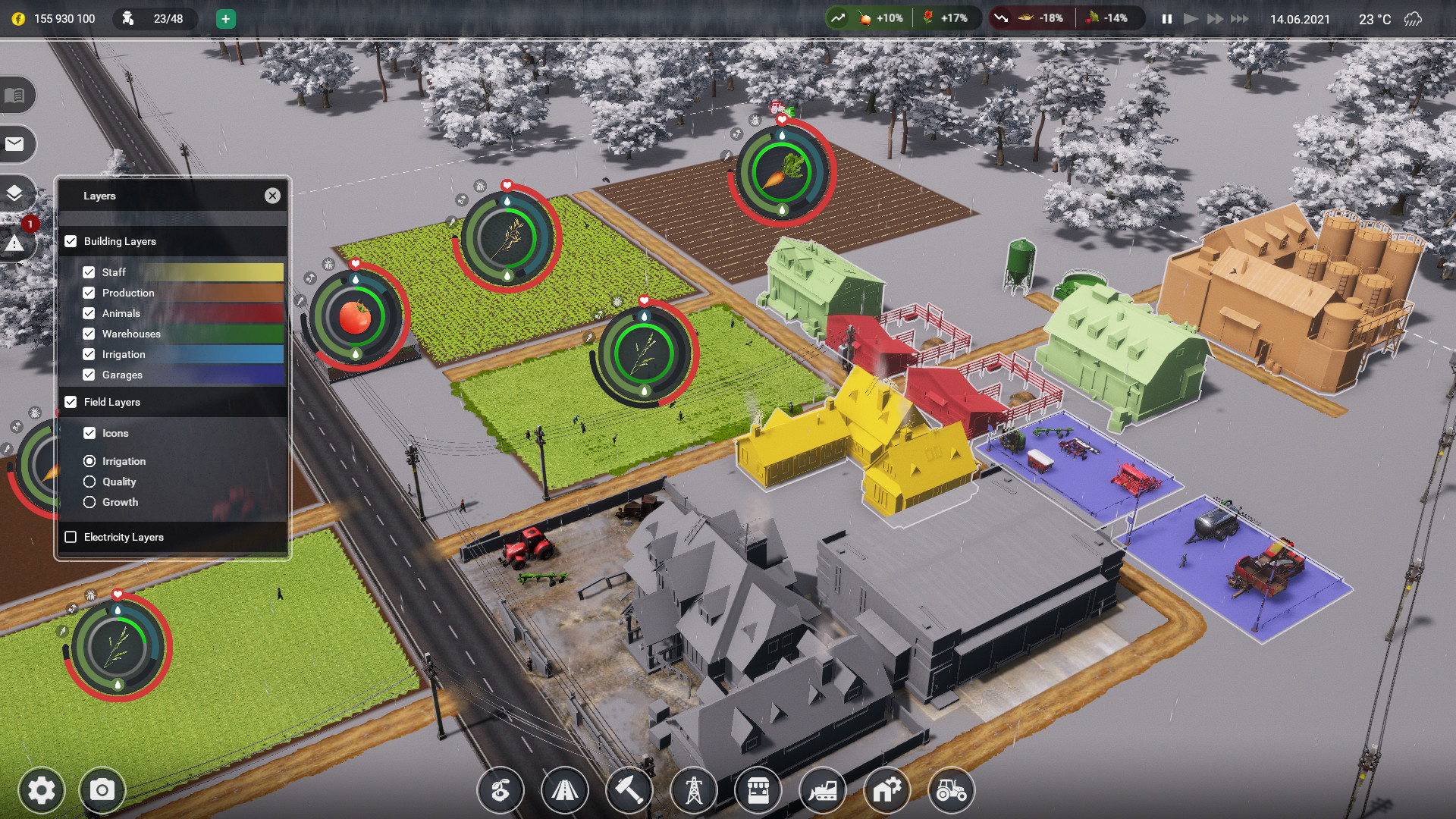Open the building management menu
Image resolution: width=1456 pixels, height=819 pixels.
(887, 790)
